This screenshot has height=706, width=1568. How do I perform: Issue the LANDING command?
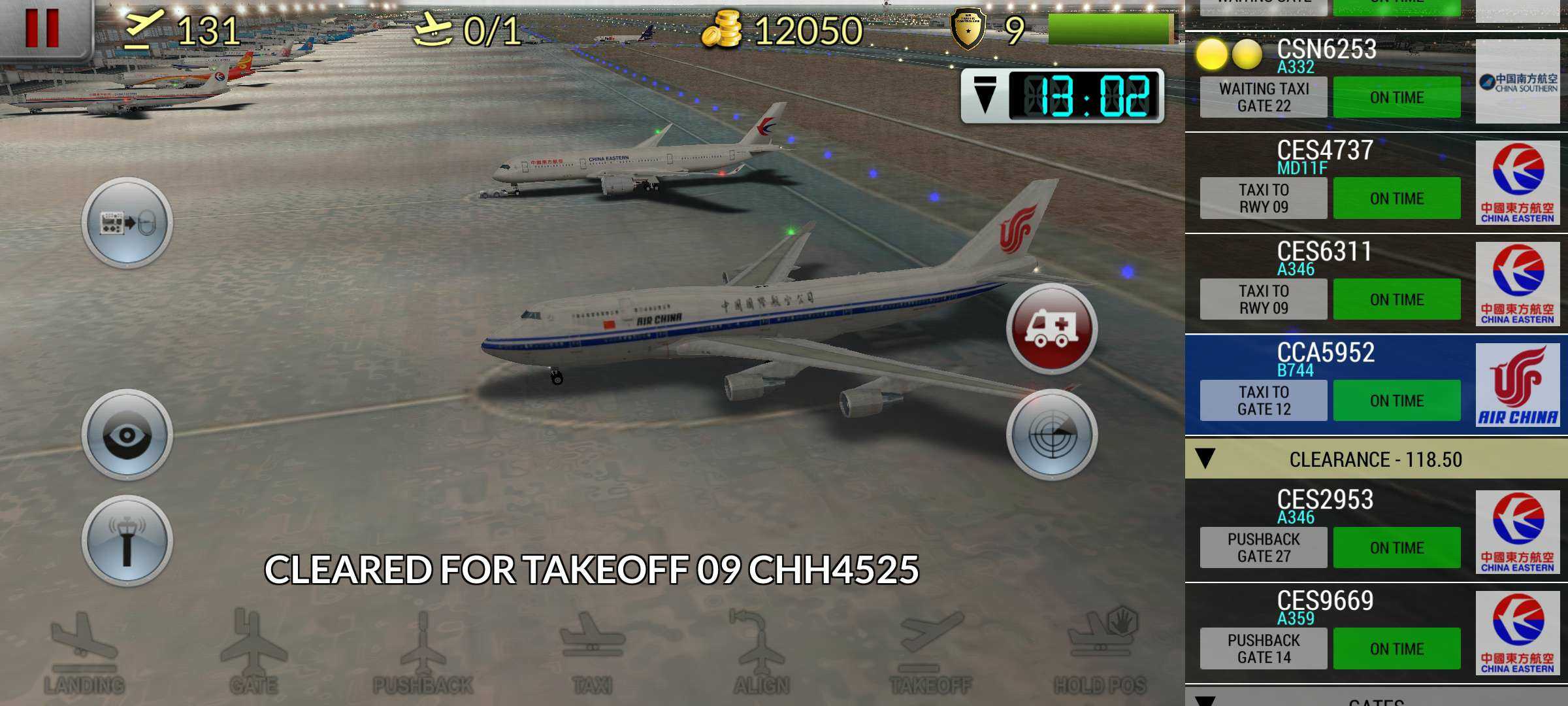(84, 652)
